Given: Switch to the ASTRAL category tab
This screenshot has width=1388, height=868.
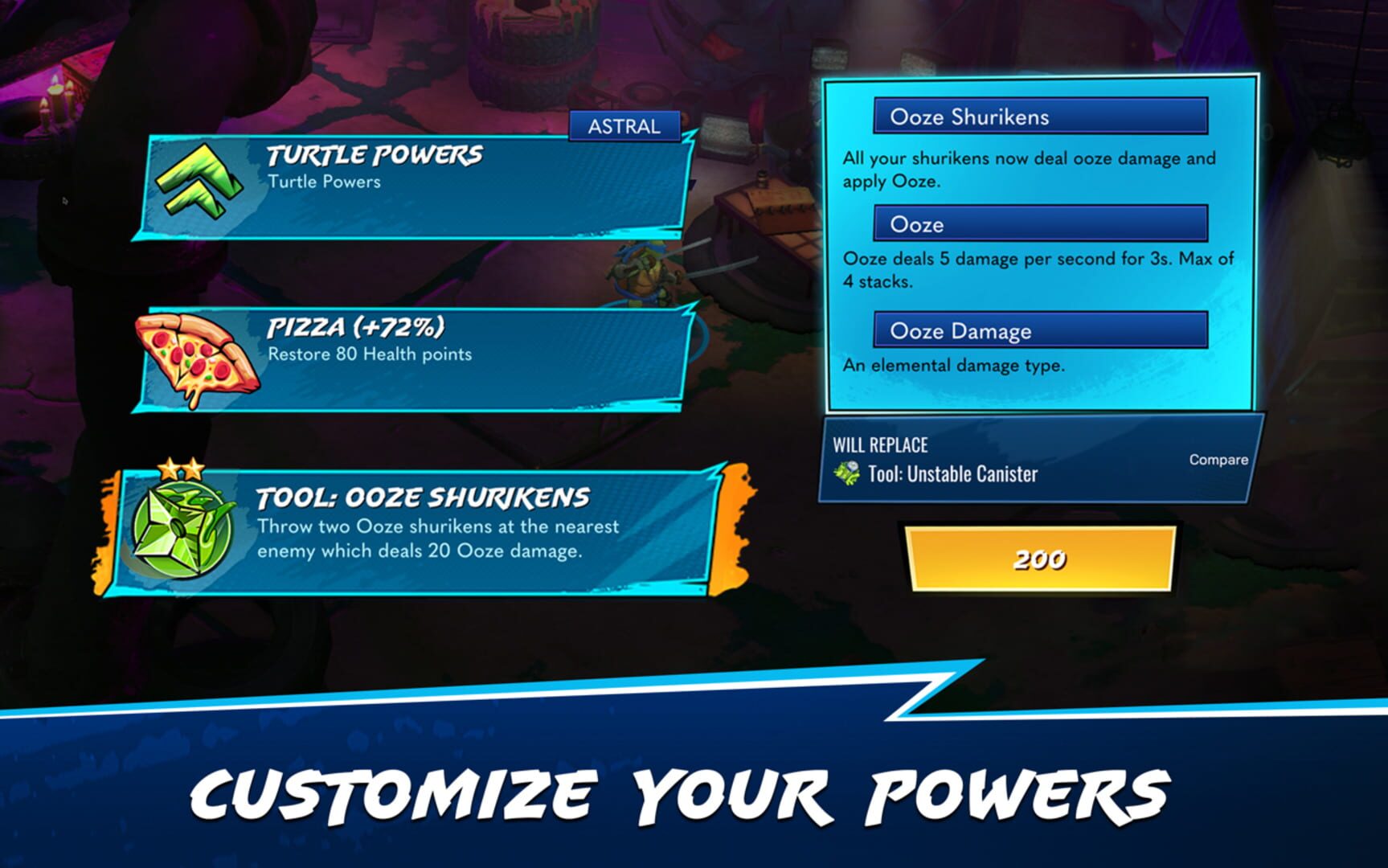Looking at the screenshot, I should pos(623,125).
